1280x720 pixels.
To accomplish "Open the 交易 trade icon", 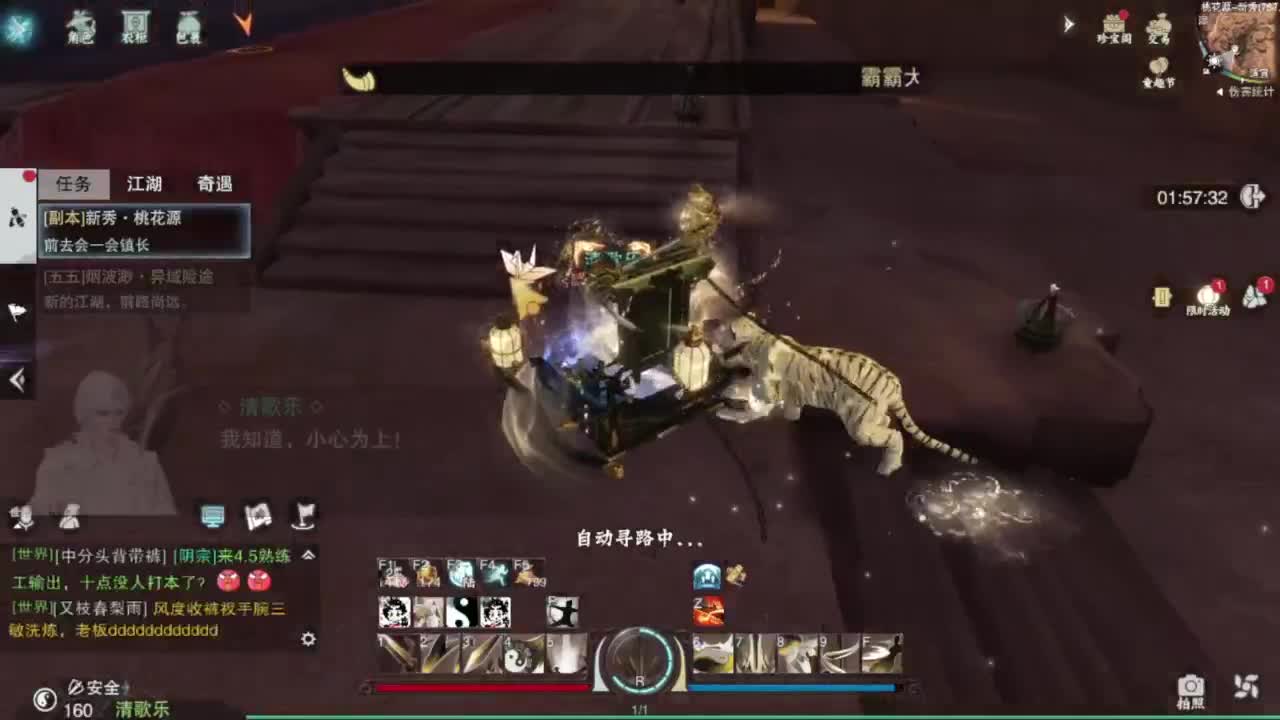I will (x=1160, y=25).
